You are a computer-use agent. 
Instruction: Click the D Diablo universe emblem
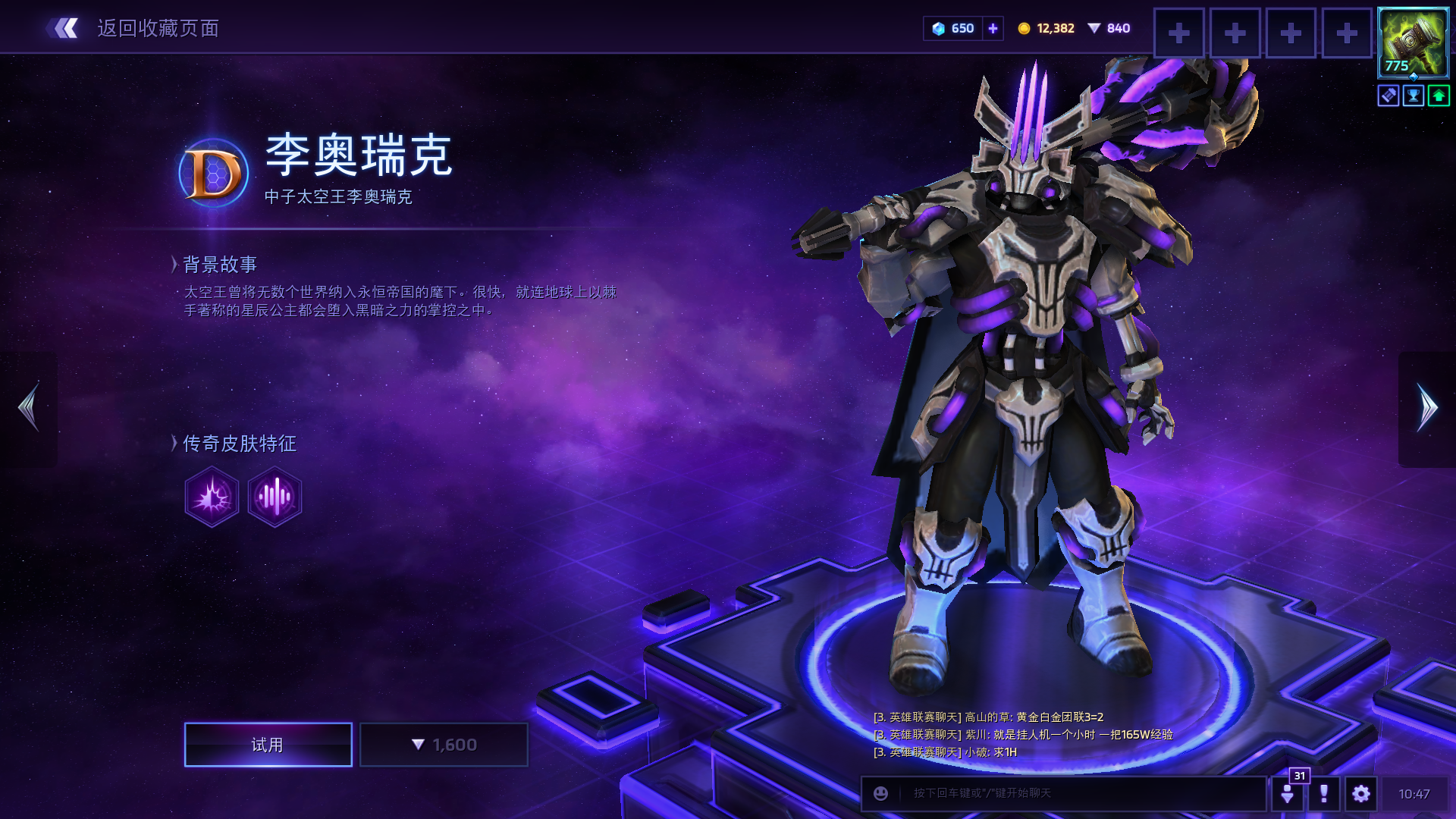(x=213, y=174)
